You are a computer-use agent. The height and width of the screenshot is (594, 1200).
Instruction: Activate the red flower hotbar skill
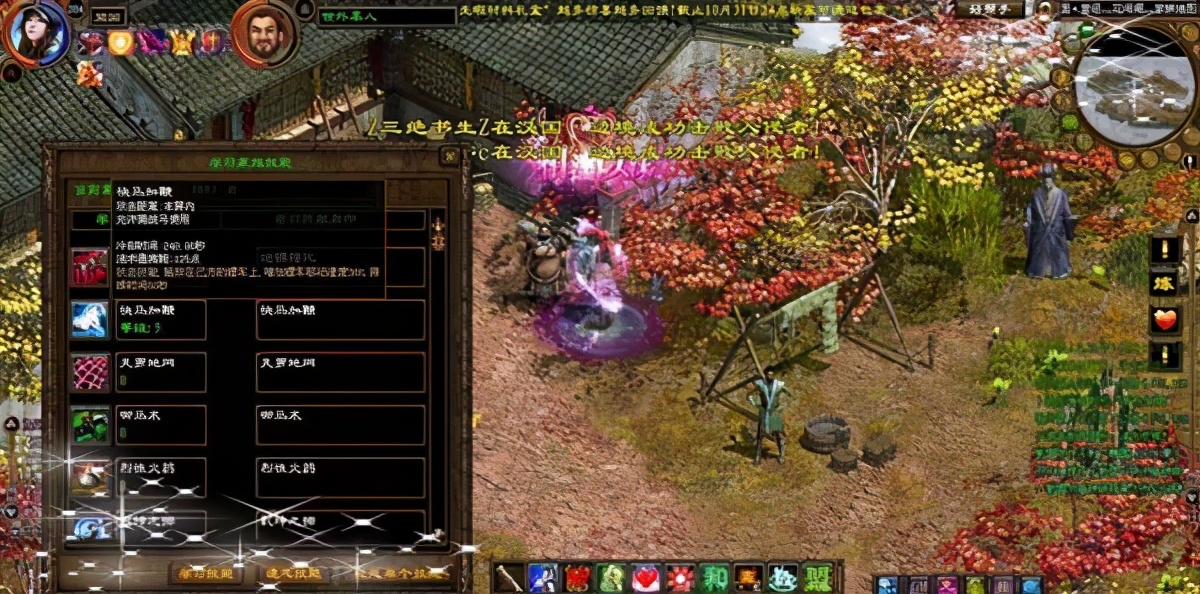click(x=681, y=578)
